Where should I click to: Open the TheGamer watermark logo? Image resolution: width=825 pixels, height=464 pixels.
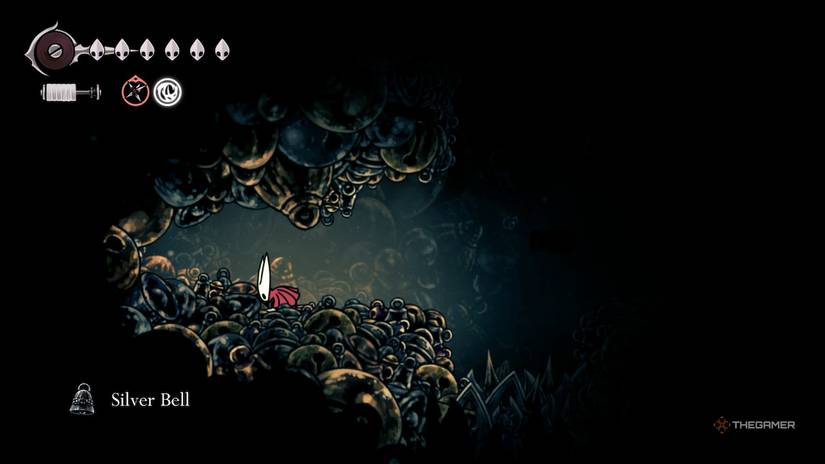[x=754, y=425]
